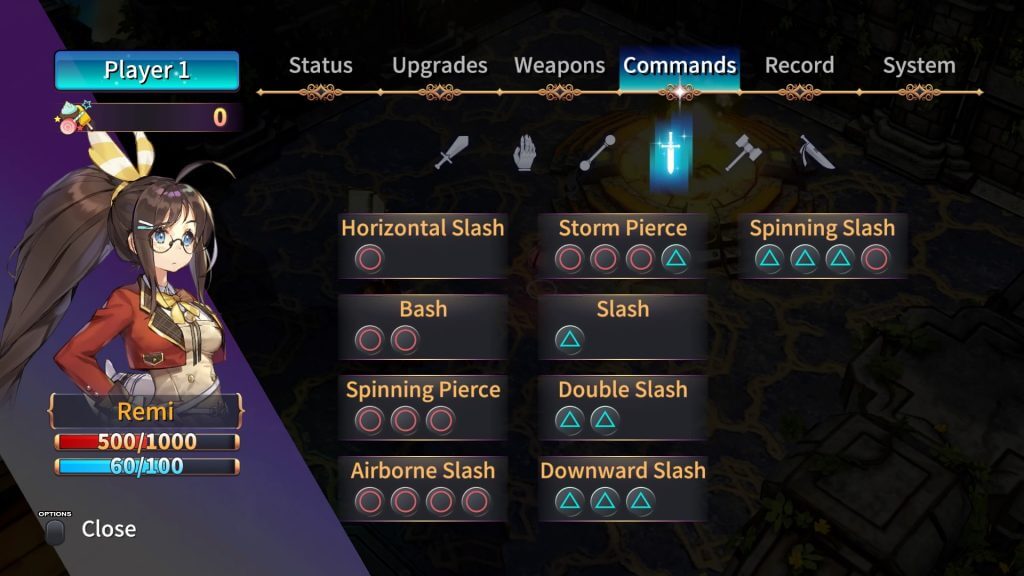Pick the Double Slash command entry
The image size is (1024, 576).
[x=622, y=406]
